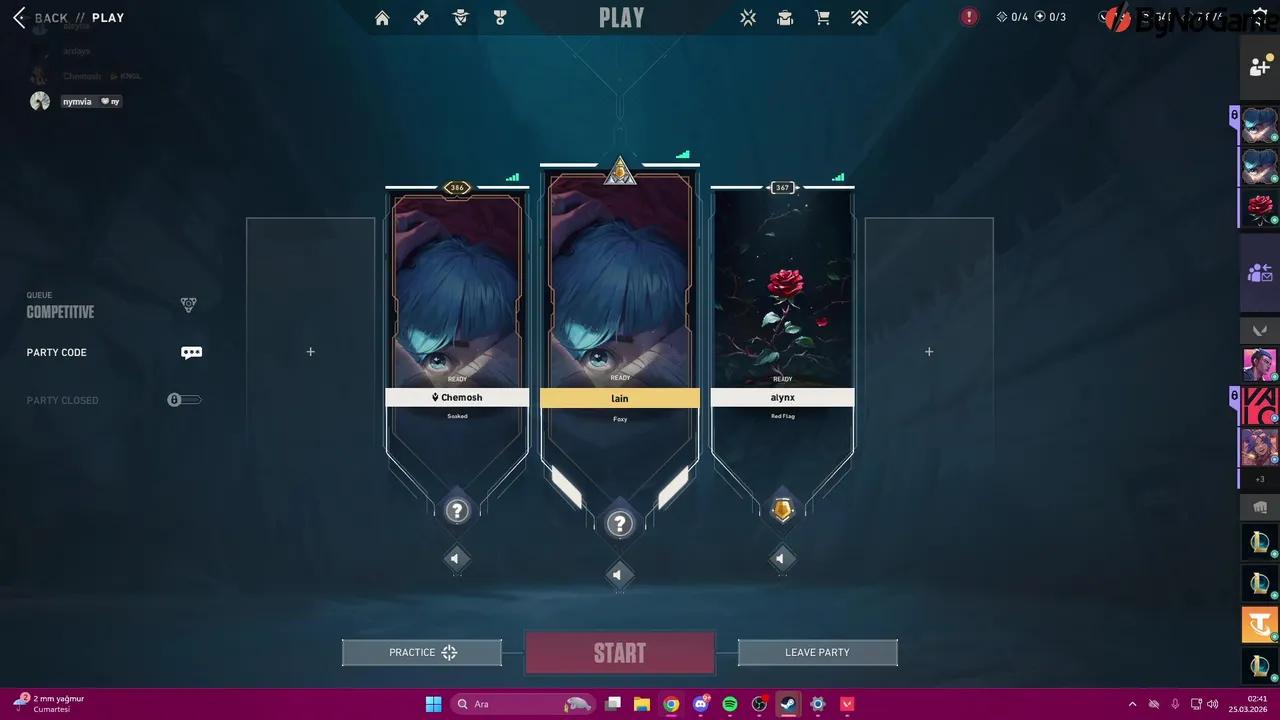The width and height of the screenshot is (1280, 720).
Task: Open the Home screen via house icon
Action: [x=381, y=17]
